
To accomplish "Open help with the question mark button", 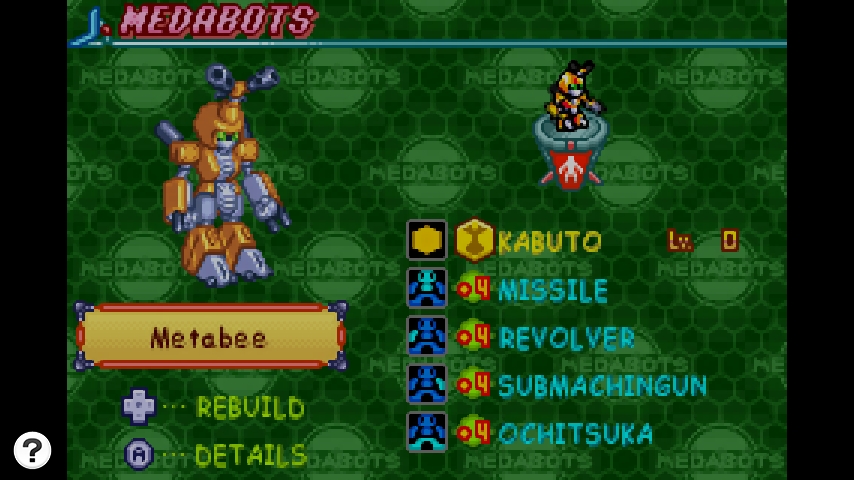I will pyautogui.click(x=32, y=450).
